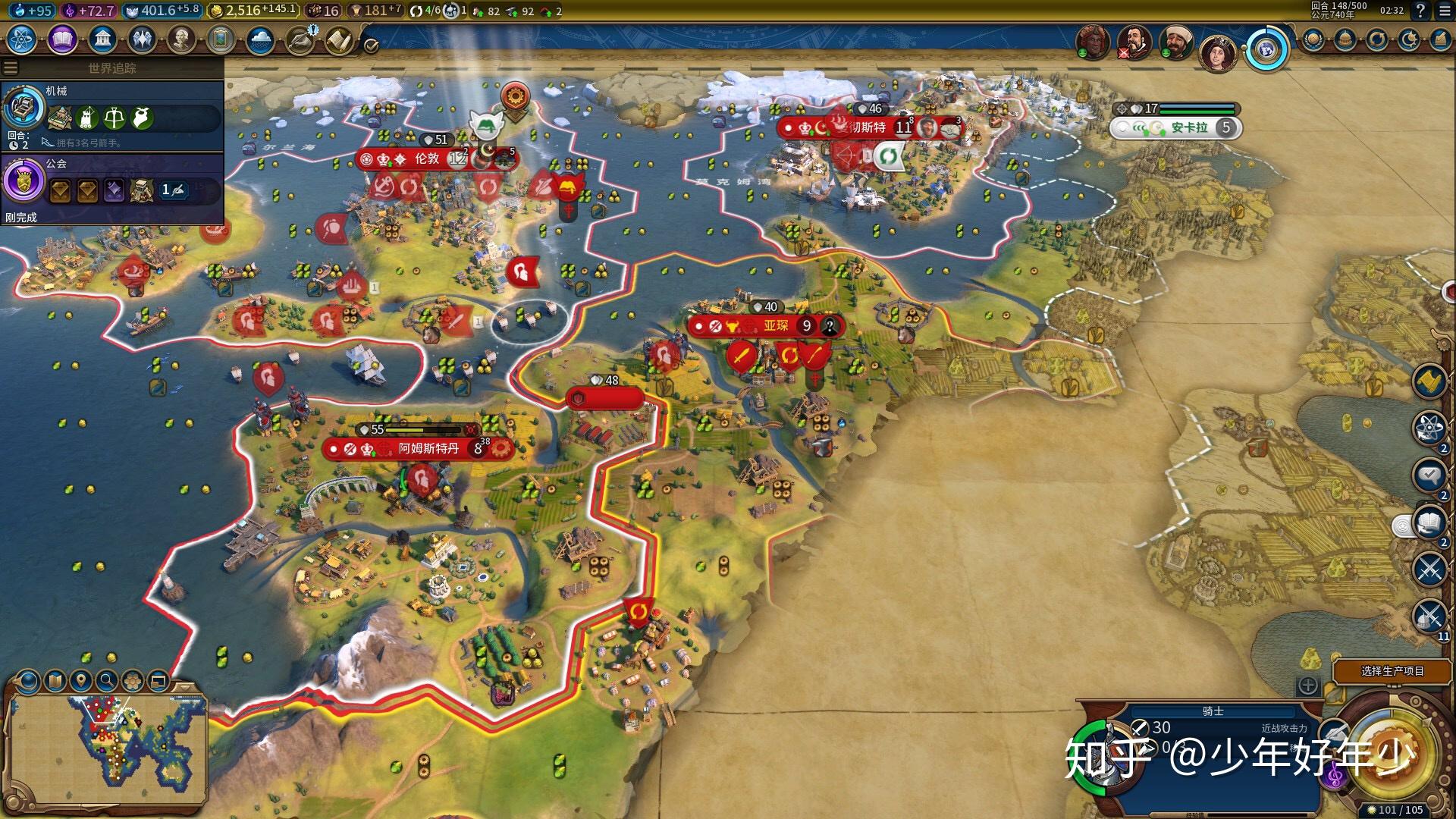Select the crossed-out red leader portrait
Screen dimensions: 1456x819
point(1134,42)
